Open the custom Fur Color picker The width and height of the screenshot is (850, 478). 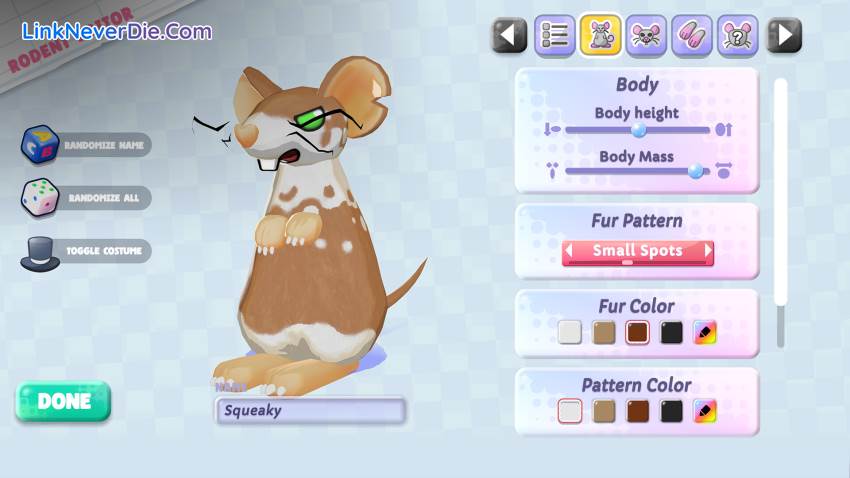(x=706, y=332)
